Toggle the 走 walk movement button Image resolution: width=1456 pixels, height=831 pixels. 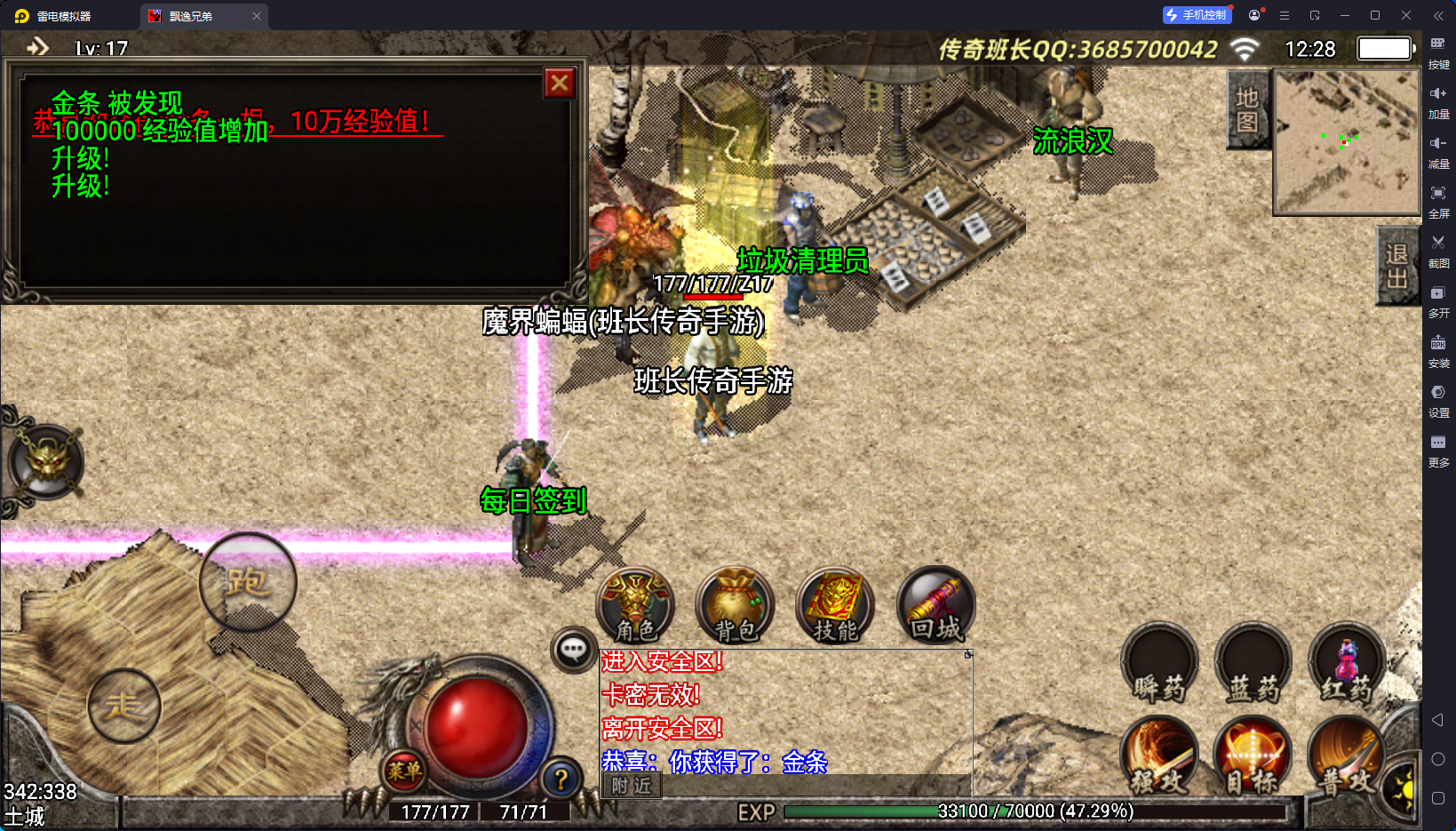tap(124, 706)
